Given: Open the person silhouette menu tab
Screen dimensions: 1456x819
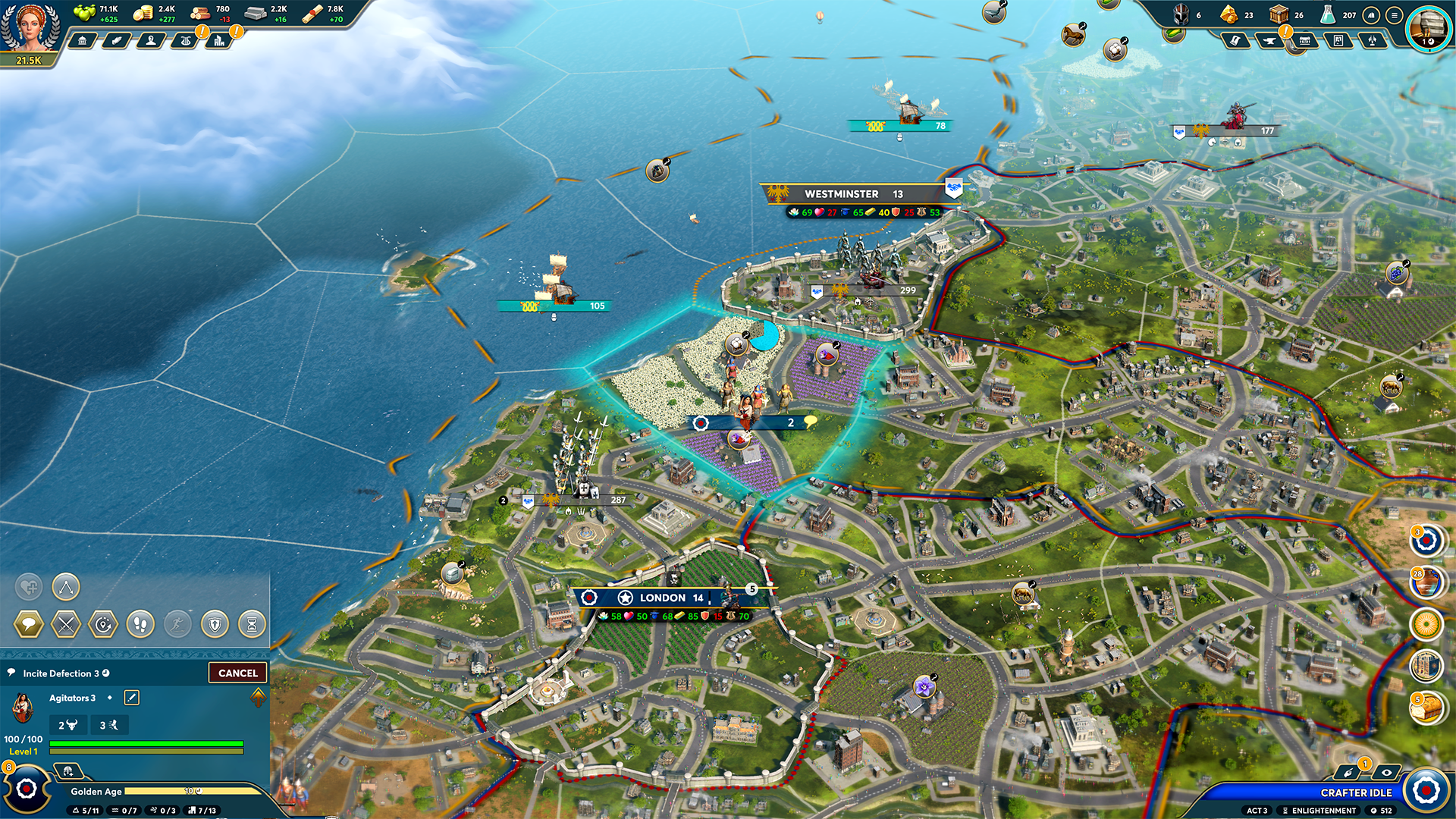Looking at the screenshot, I should coord(151,40).
